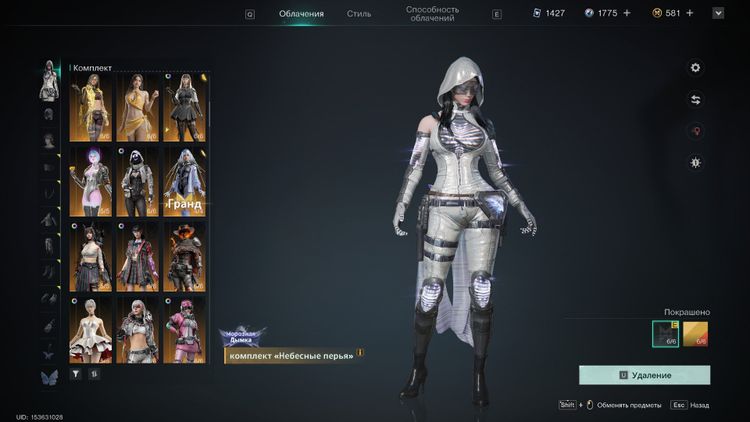This screenshot has height=422, width=750.
Task: Select the gold dyed color swatch
Action: 696,333
